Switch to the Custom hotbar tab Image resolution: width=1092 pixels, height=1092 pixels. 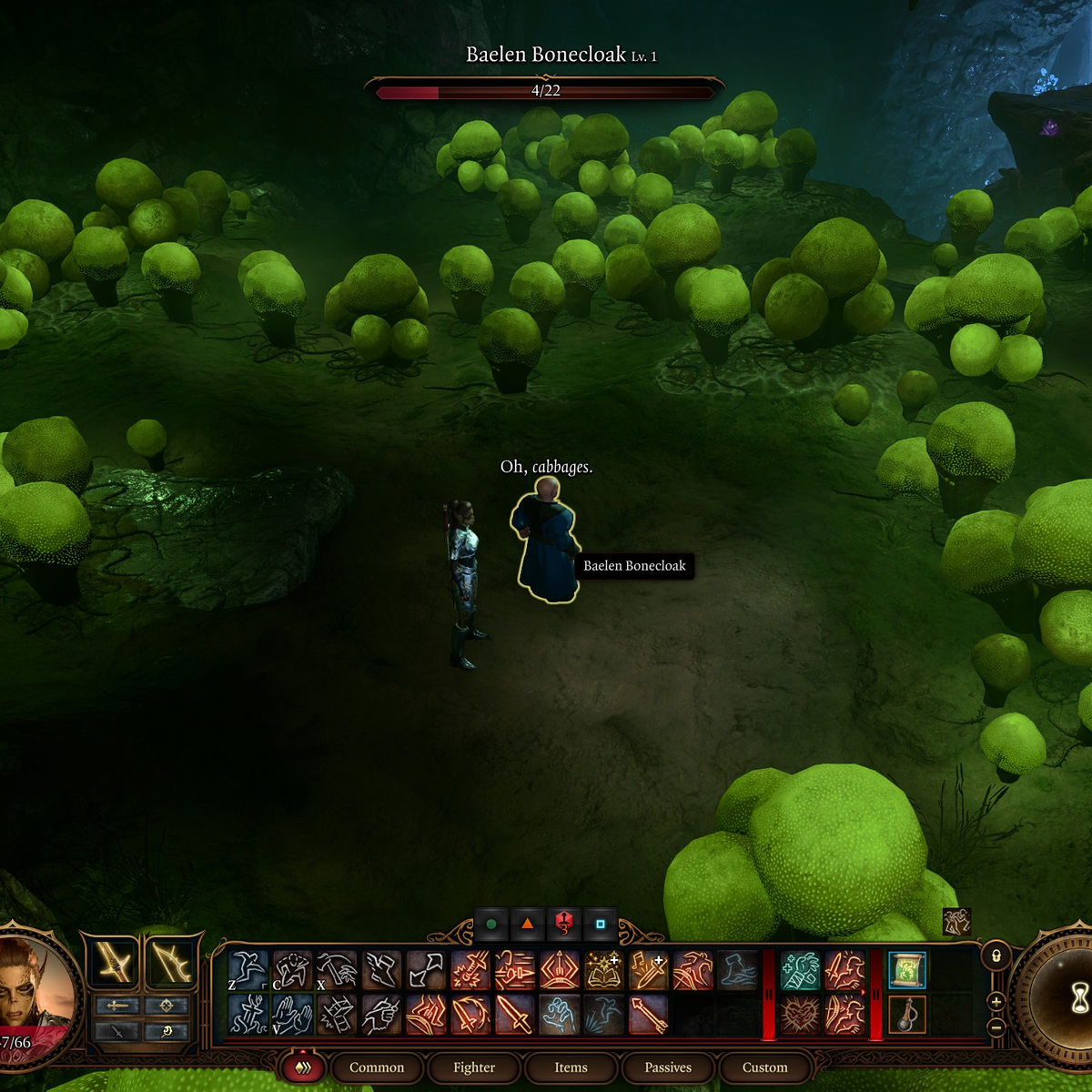(764, 1067)
